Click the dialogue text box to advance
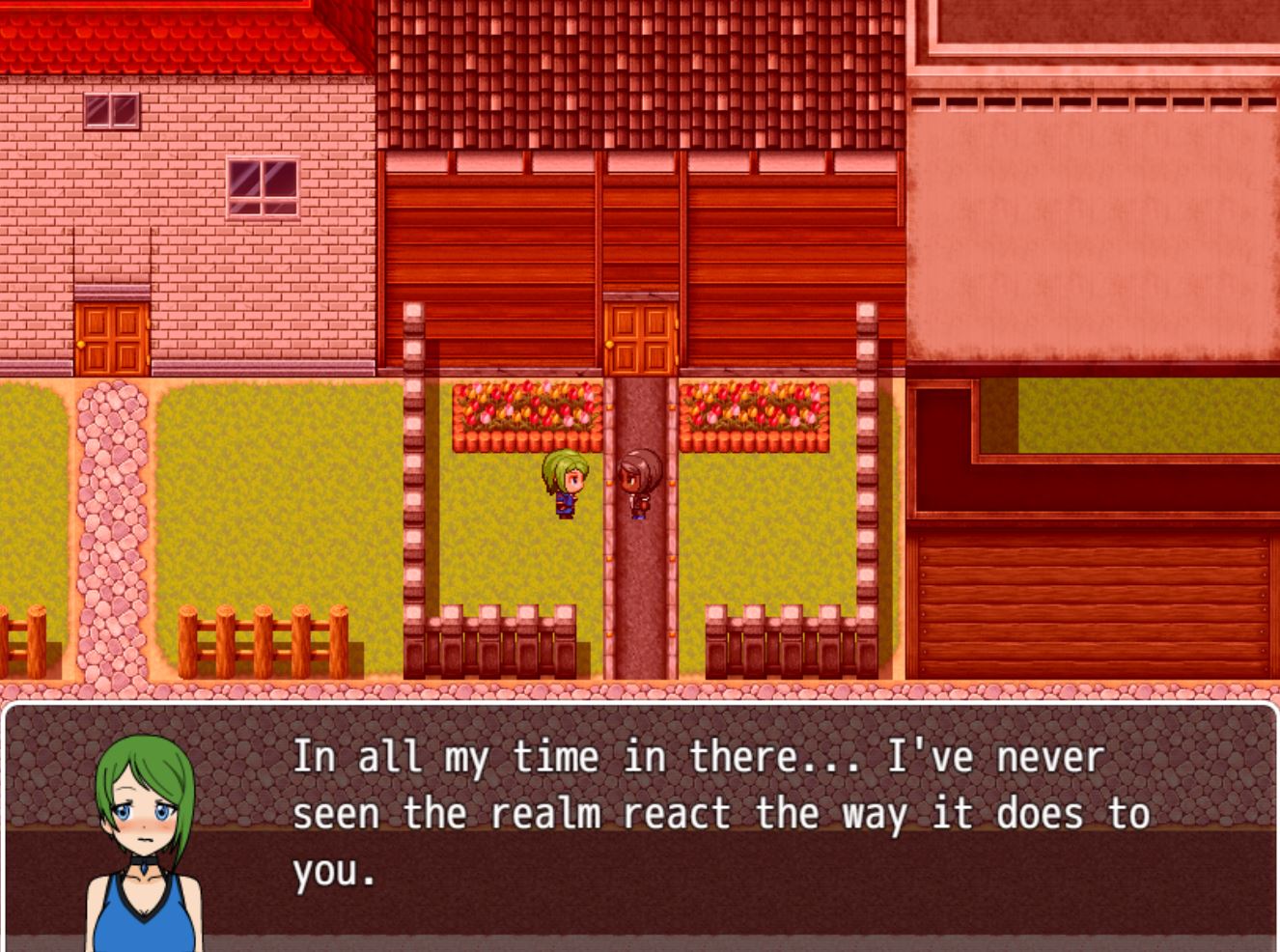The image size is (1280, 952). [x=637, y=830]
